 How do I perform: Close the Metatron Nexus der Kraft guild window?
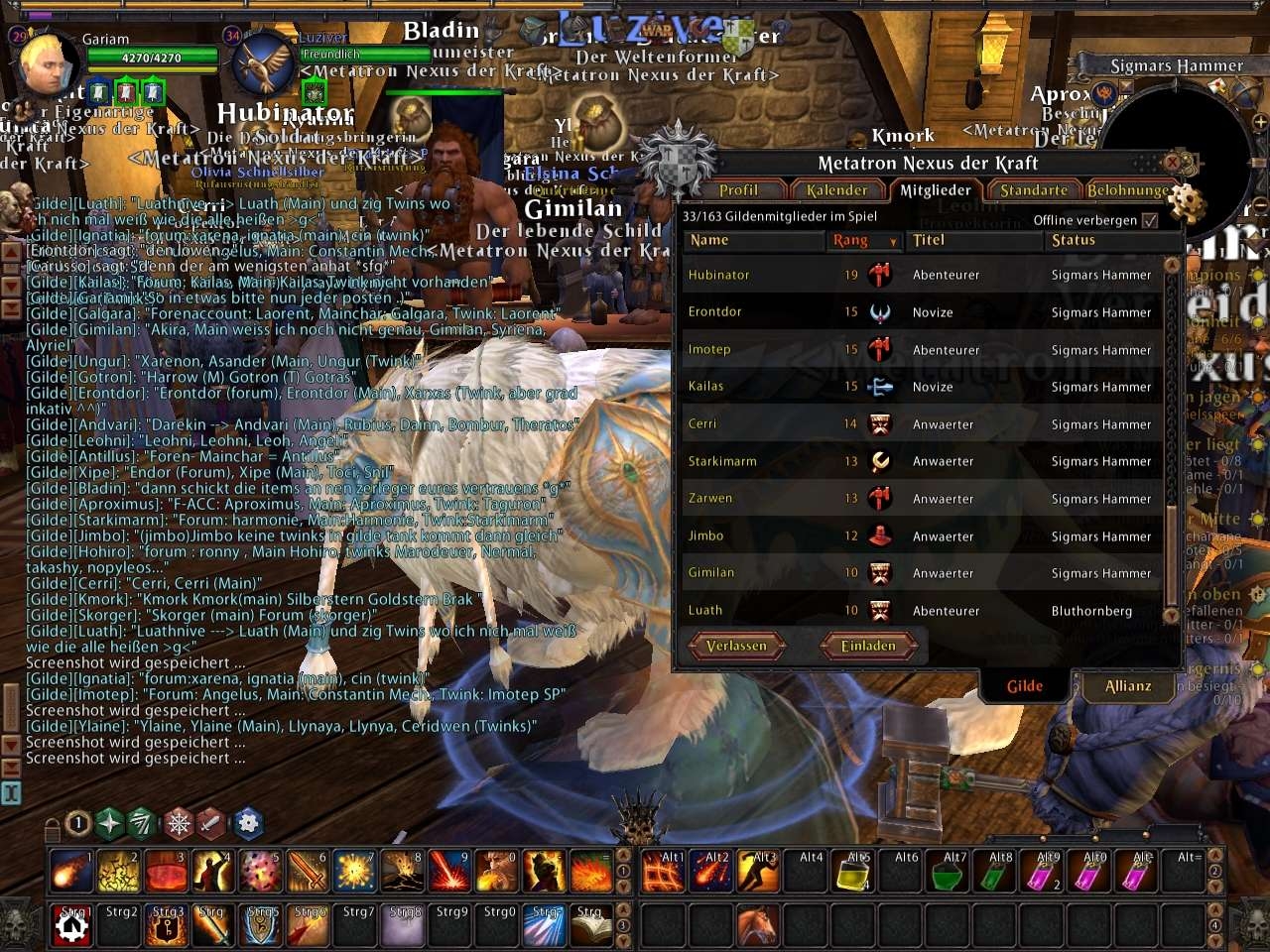pyautogui.click(x=1172, y=162)
